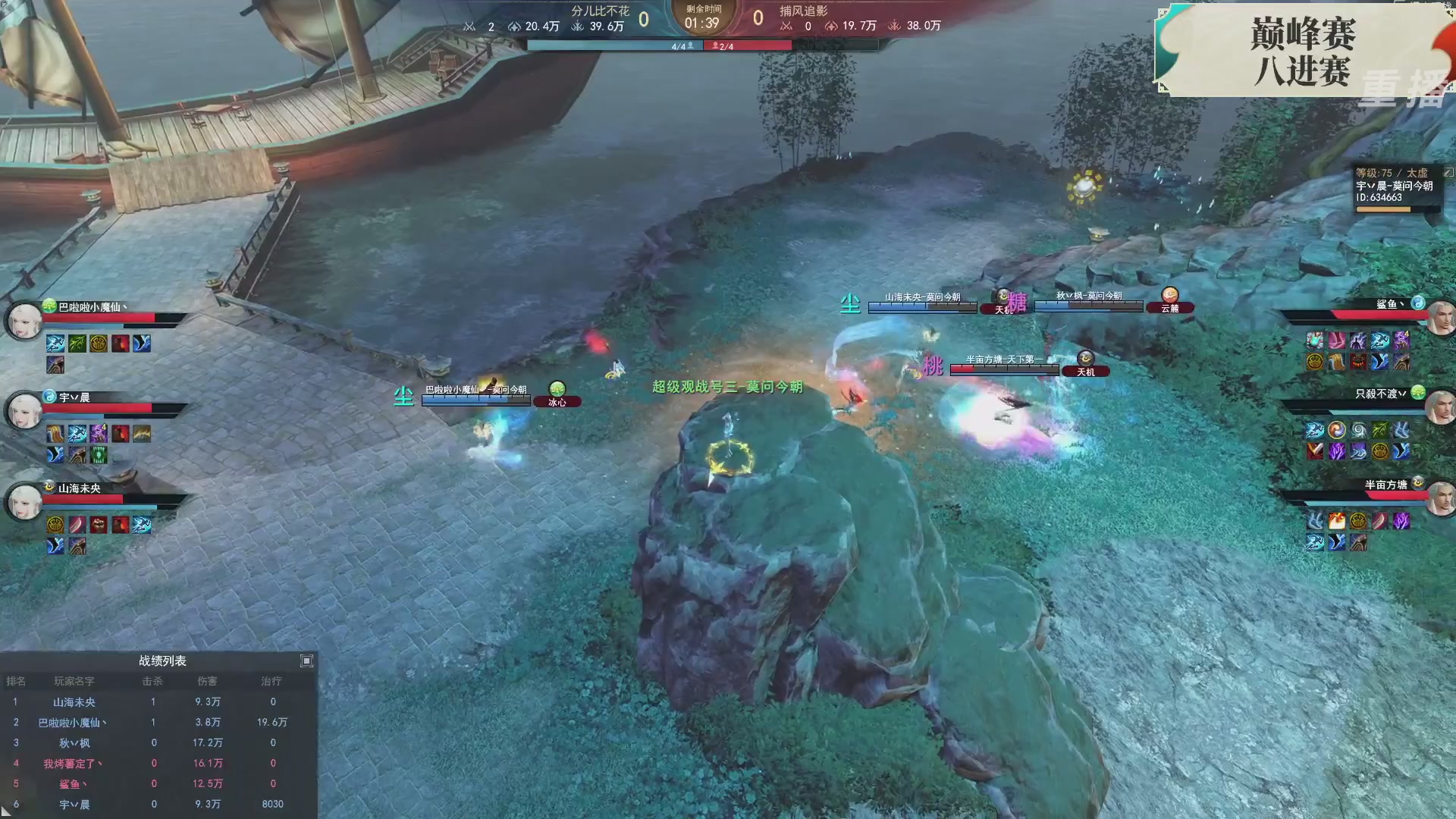The height and width of the screenshot is (819, 1456).
Task: Select the lightning dash skill icon under 巴啦啦小魔仙丶
Action: pyautogui.click(x=55, y=345)
